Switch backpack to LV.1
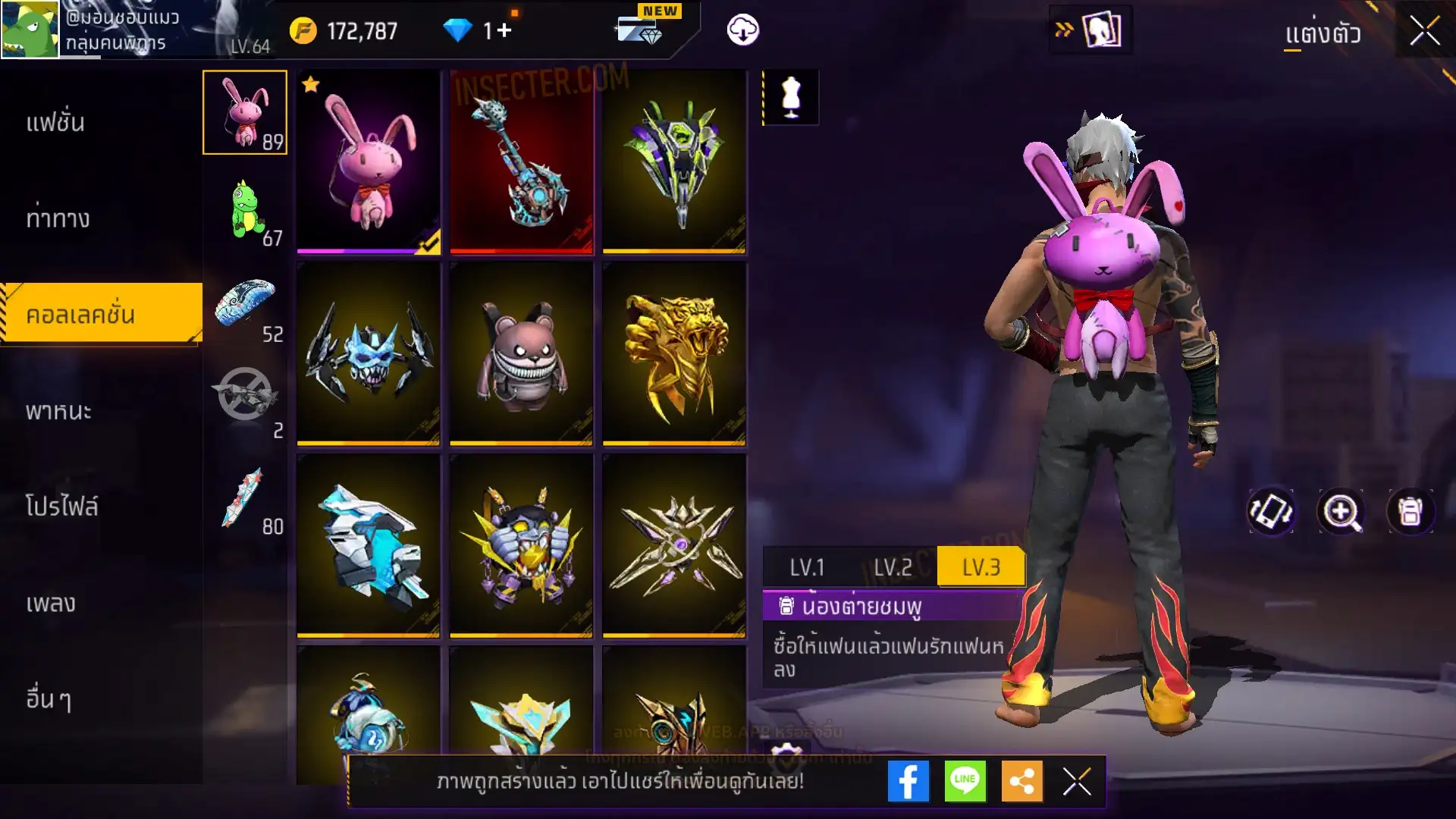 [807, 567]
